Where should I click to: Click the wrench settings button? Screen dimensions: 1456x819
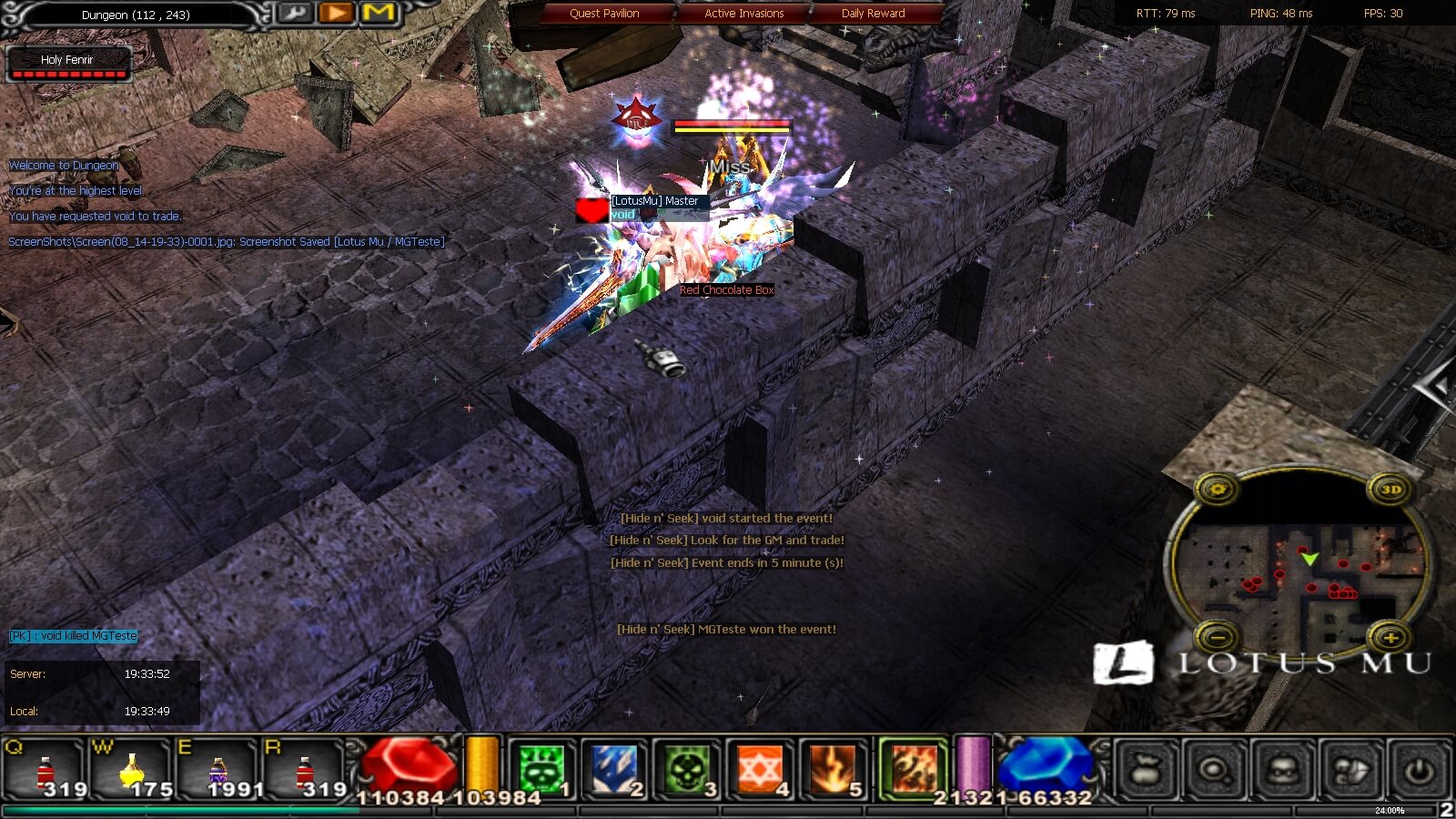click(294, 14)
